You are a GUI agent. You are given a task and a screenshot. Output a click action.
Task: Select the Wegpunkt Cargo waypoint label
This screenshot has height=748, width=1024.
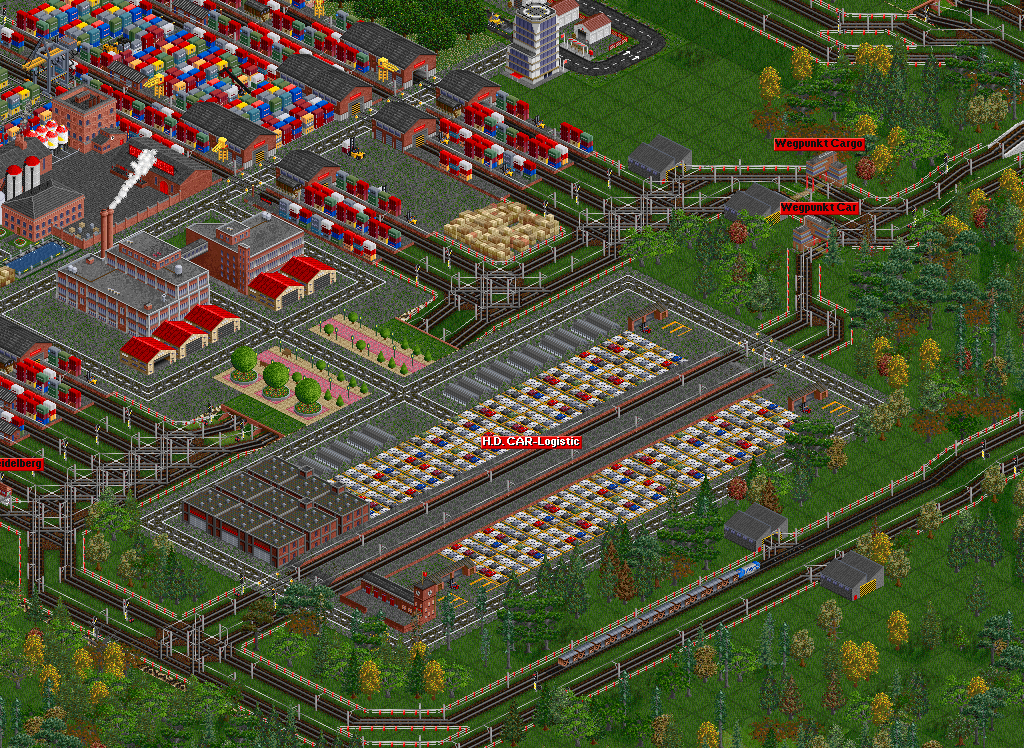pos(819,144)
